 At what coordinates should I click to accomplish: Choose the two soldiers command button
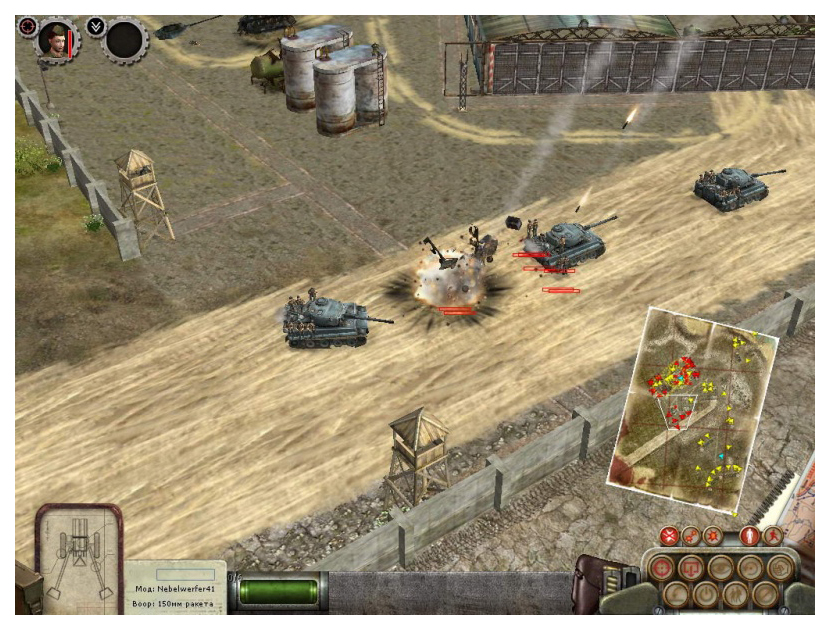[x=735, y=593]
